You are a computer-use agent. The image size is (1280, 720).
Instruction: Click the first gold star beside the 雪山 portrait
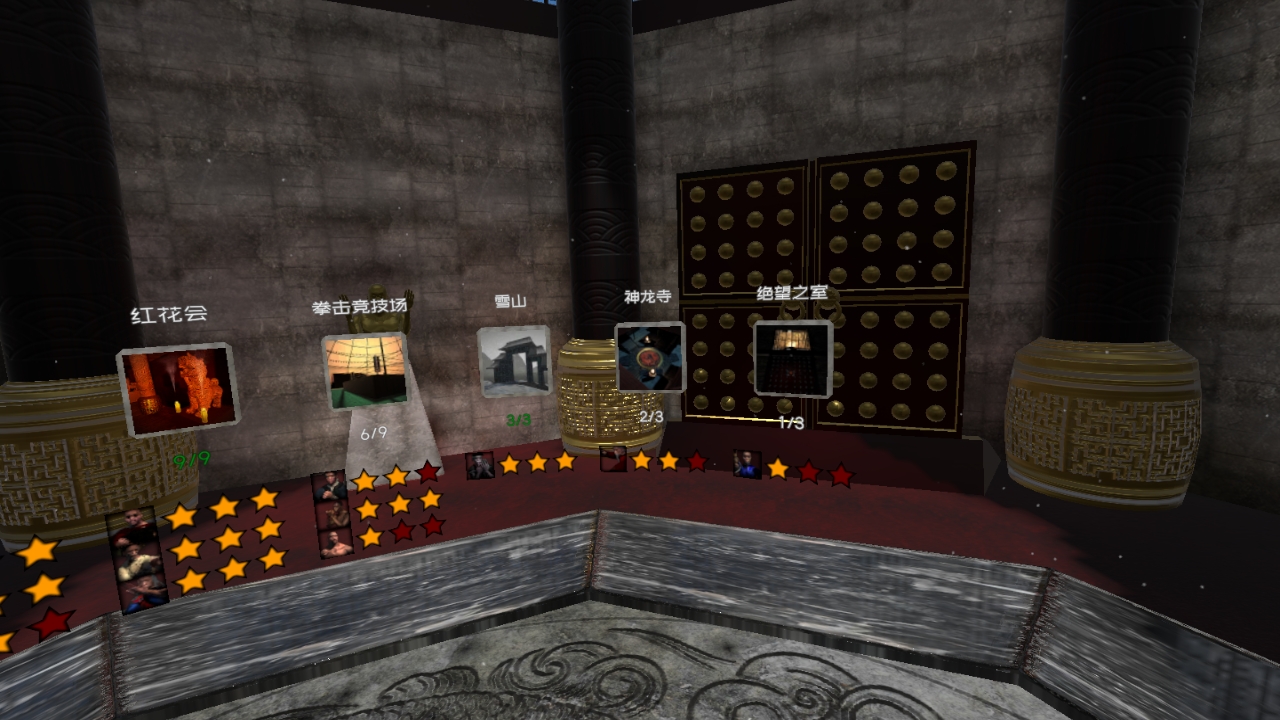(x=510, y=463)
